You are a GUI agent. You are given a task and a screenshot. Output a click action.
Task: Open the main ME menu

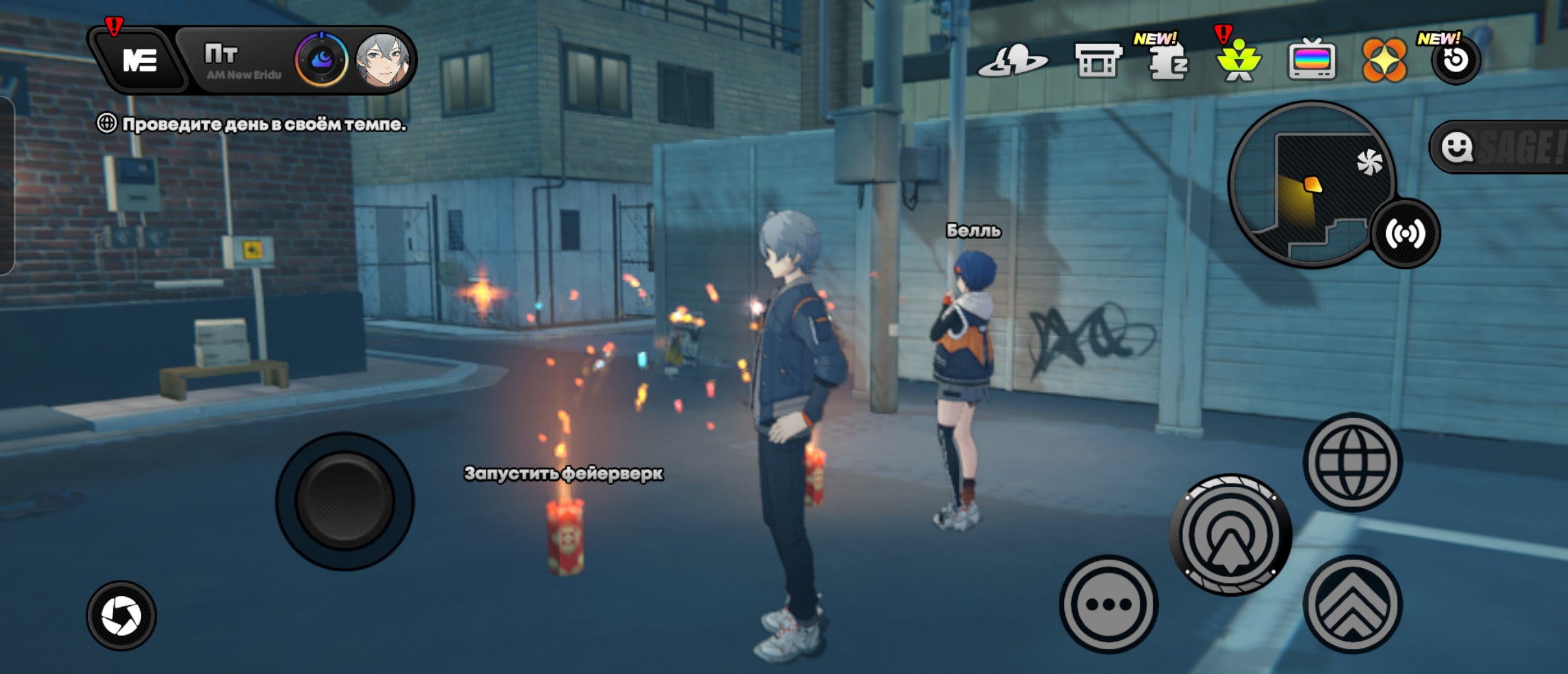pos(139,61)
